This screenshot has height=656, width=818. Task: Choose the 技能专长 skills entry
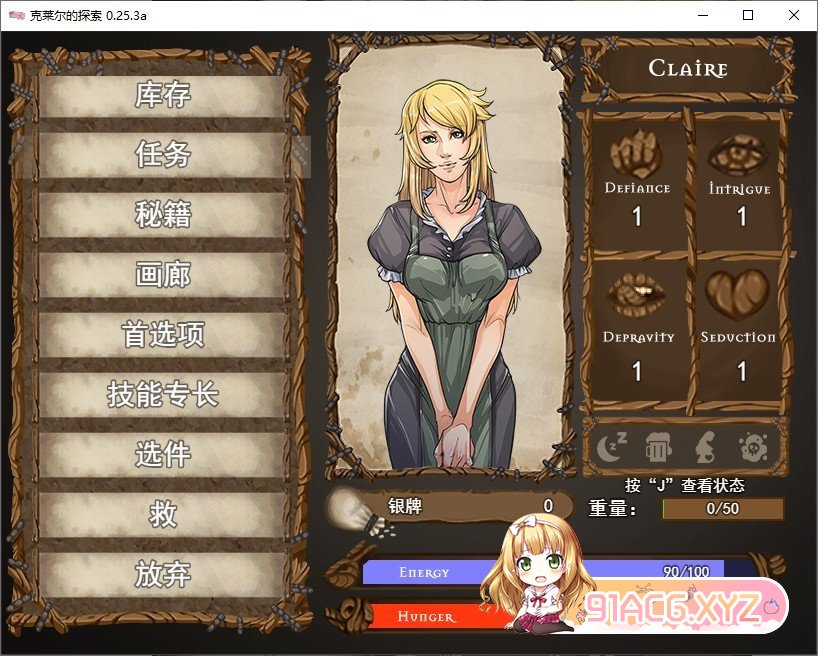pos(163,395)
